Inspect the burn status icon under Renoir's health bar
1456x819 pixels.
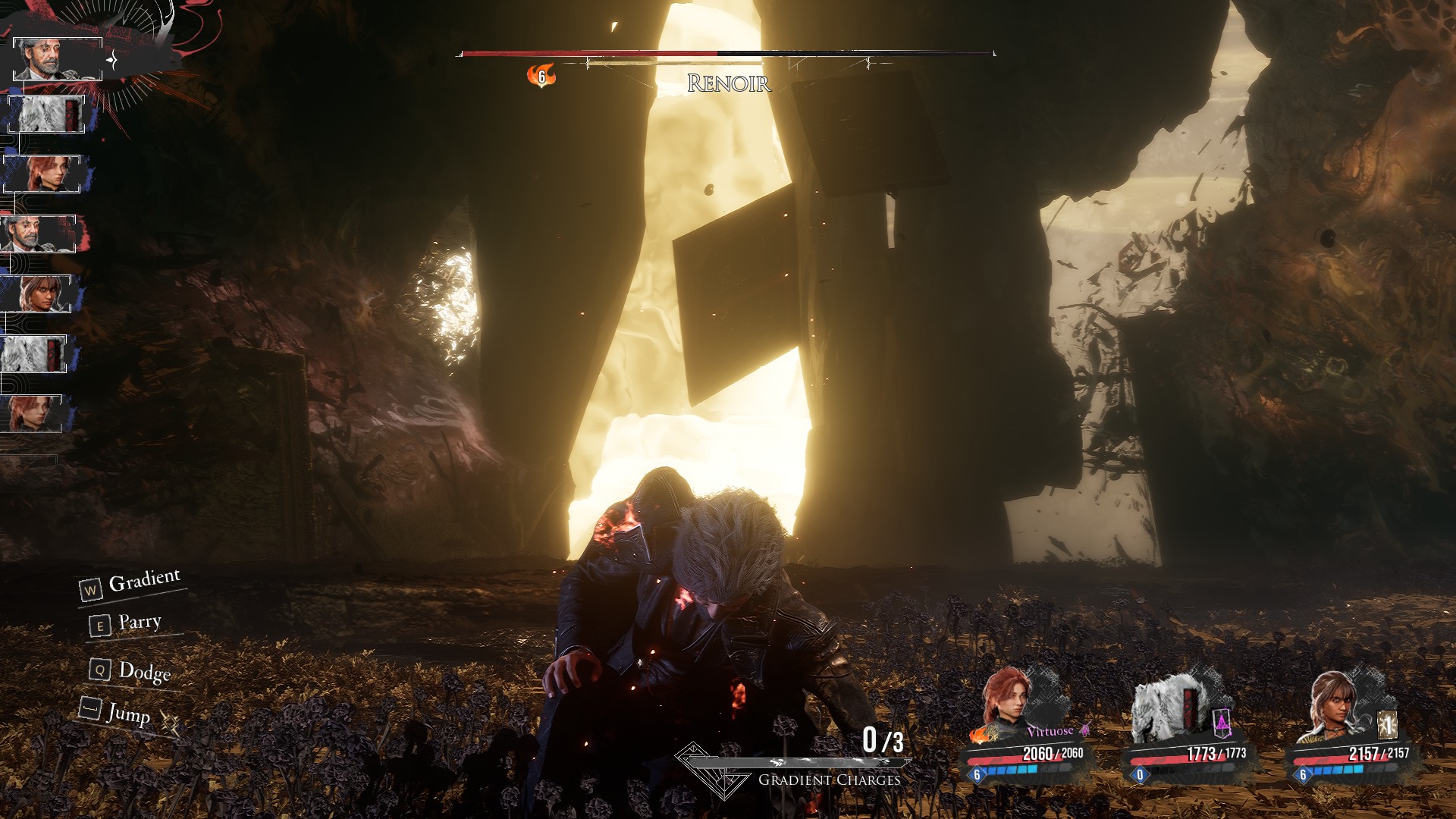pyautogui.click(x=541, y=76)
